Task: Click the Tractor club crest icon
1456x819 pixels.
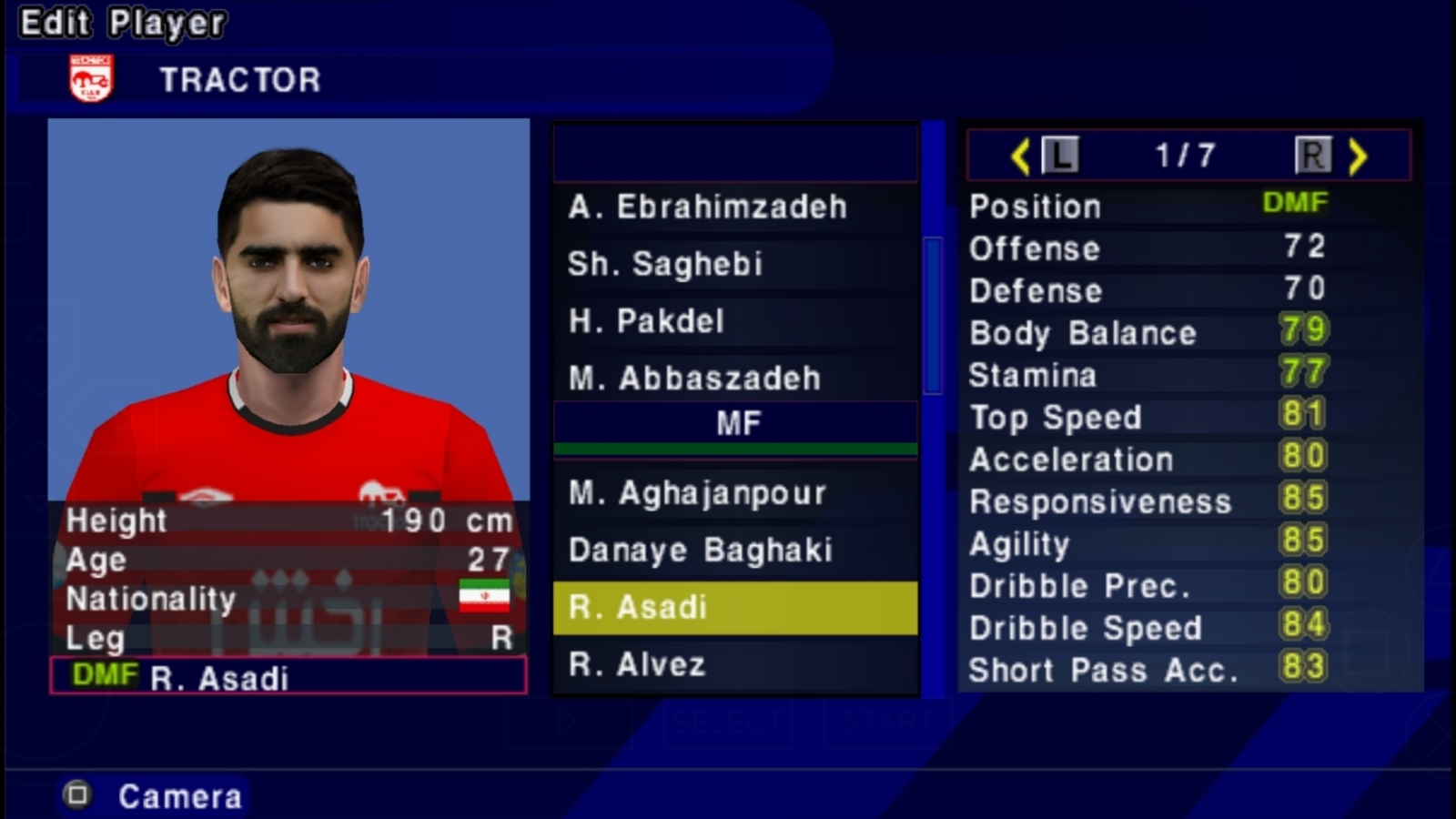Action: pos(90,77)
